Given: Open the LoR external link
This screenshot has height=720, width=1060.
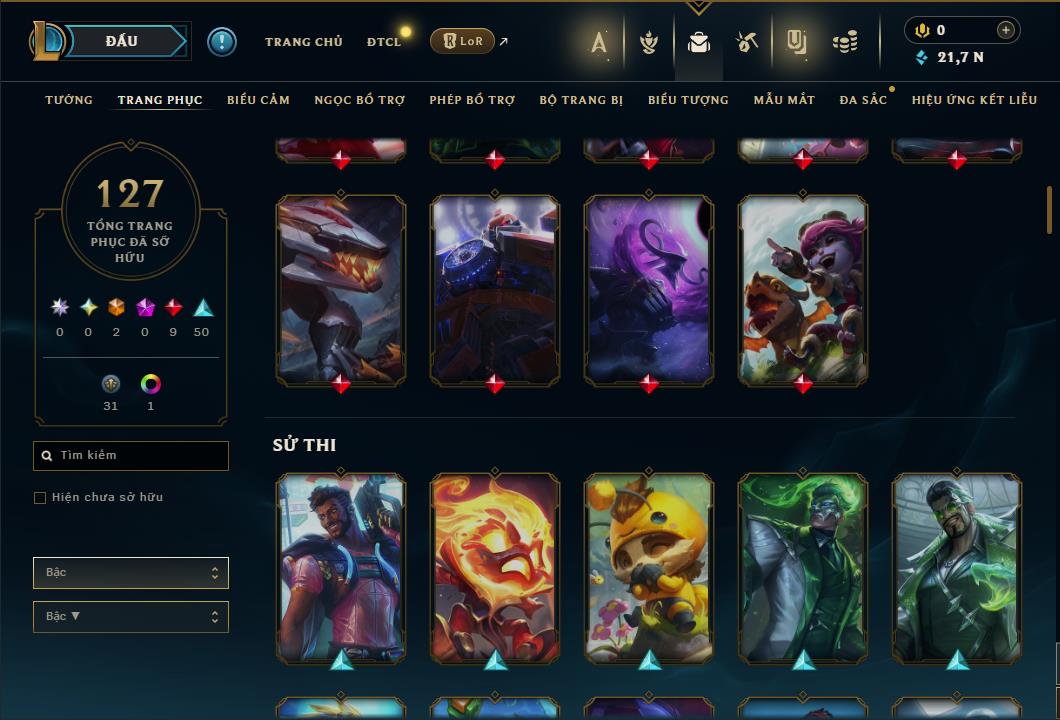Looking at the screenshot, I should pyautogui.click(x=463, y=41).
